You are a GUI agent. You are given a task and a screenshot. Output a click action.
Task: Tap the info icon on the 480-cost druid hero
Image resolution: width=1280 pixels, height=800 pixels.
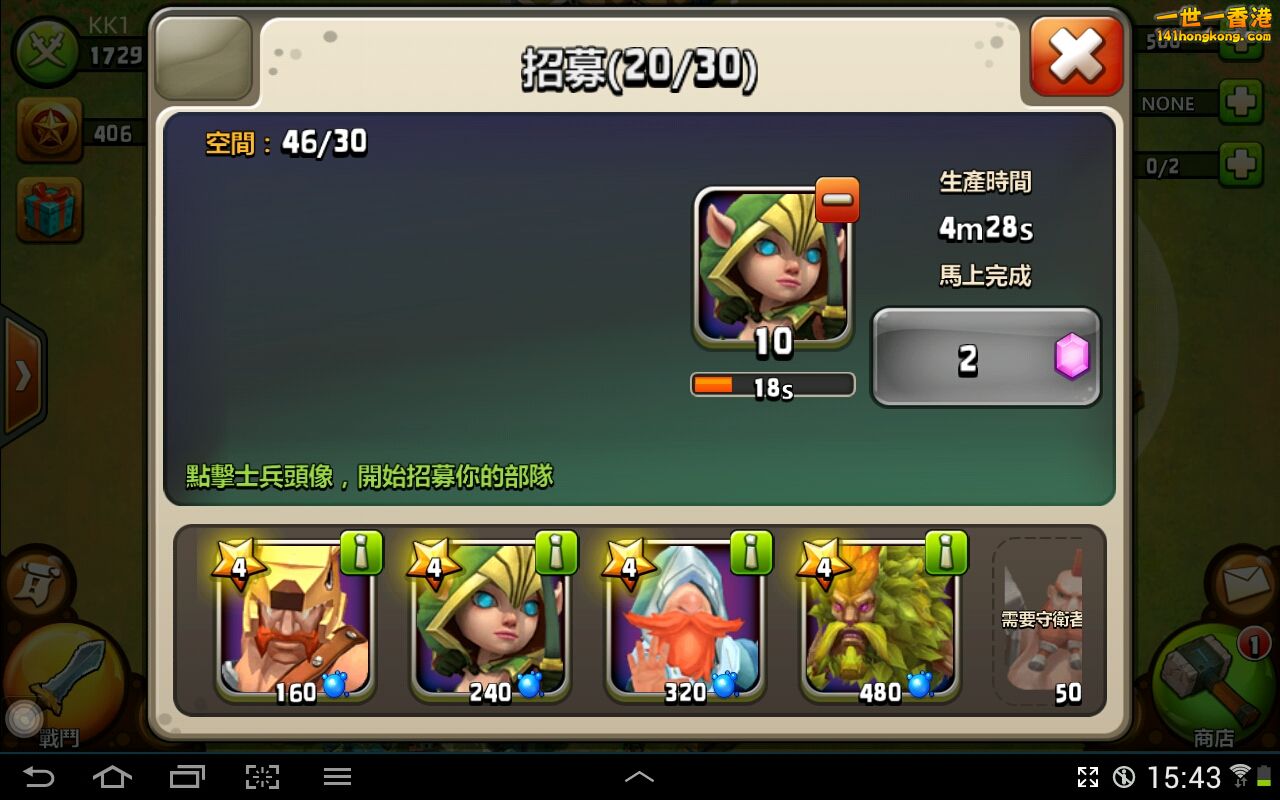click(x=948, y=551)
